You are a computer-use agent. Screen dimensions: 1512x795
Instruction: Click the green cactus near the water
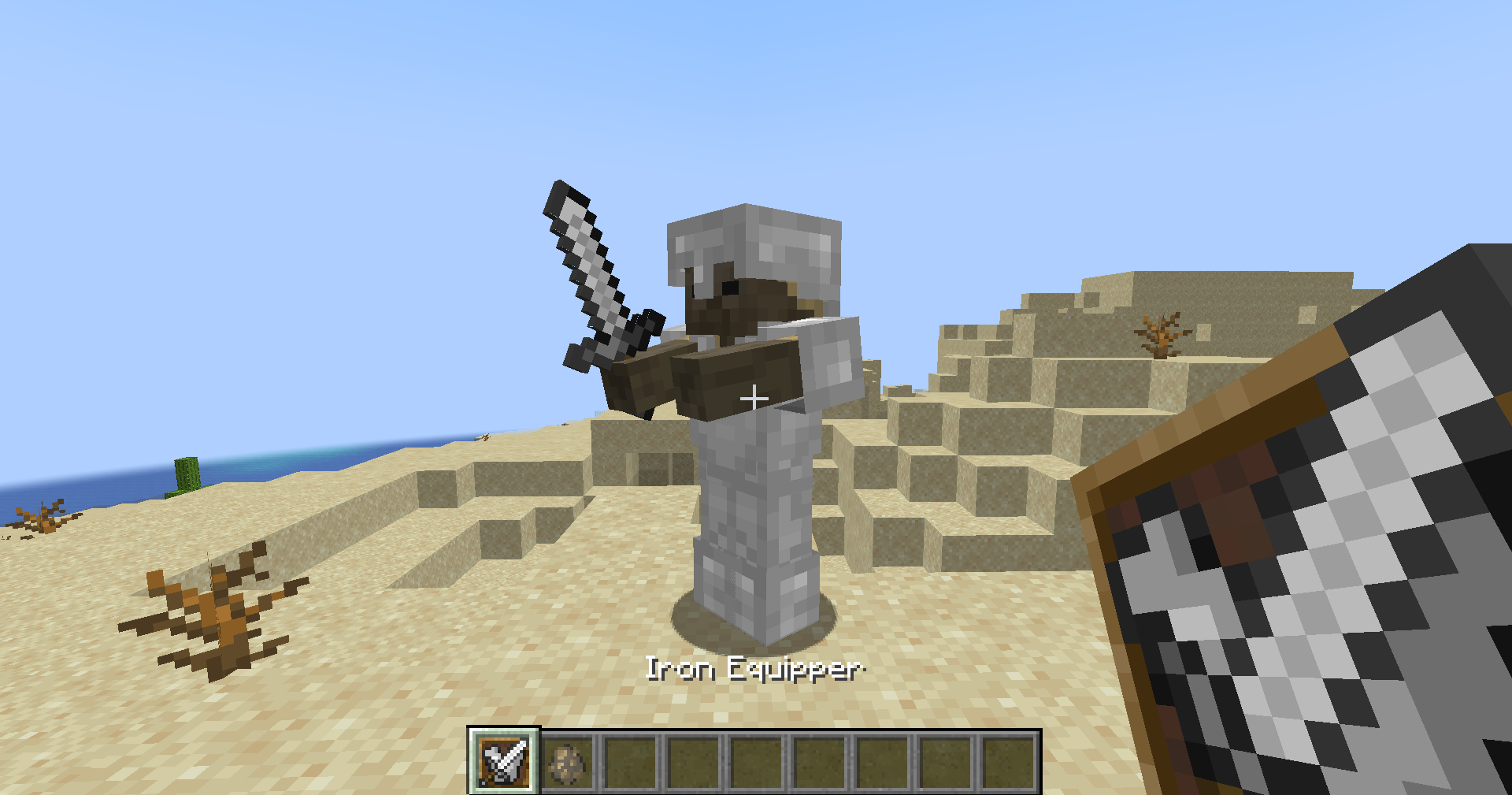pyautogui.click(x=187, y=473)
